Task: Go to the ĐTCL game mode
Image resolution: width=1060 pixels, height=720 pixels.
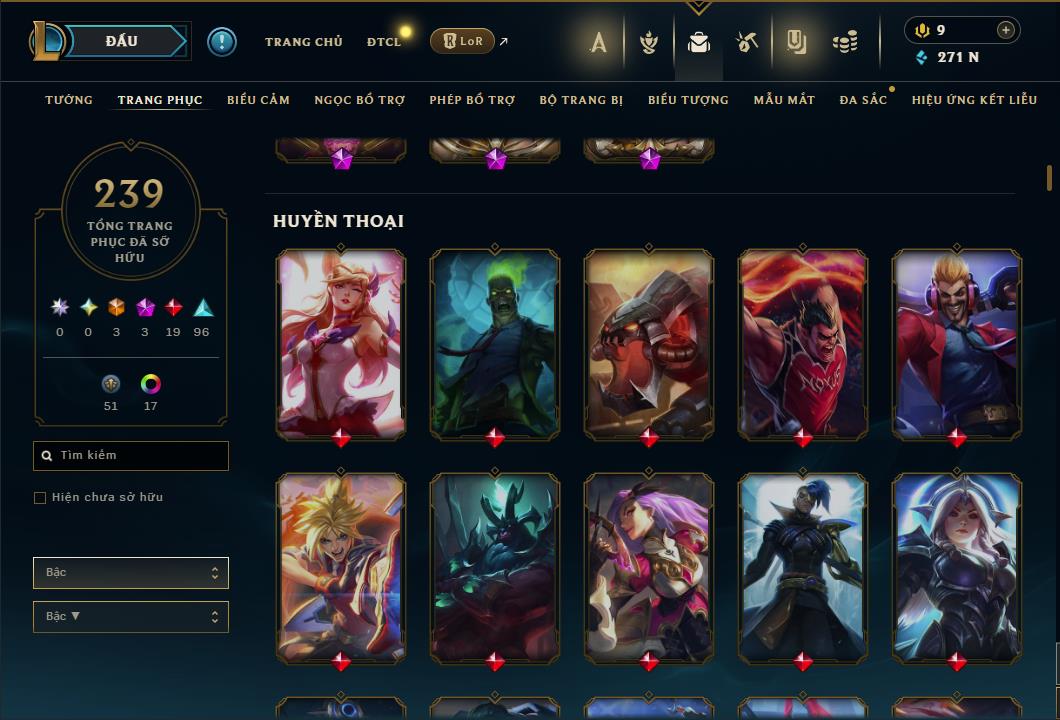Action: 383,42
